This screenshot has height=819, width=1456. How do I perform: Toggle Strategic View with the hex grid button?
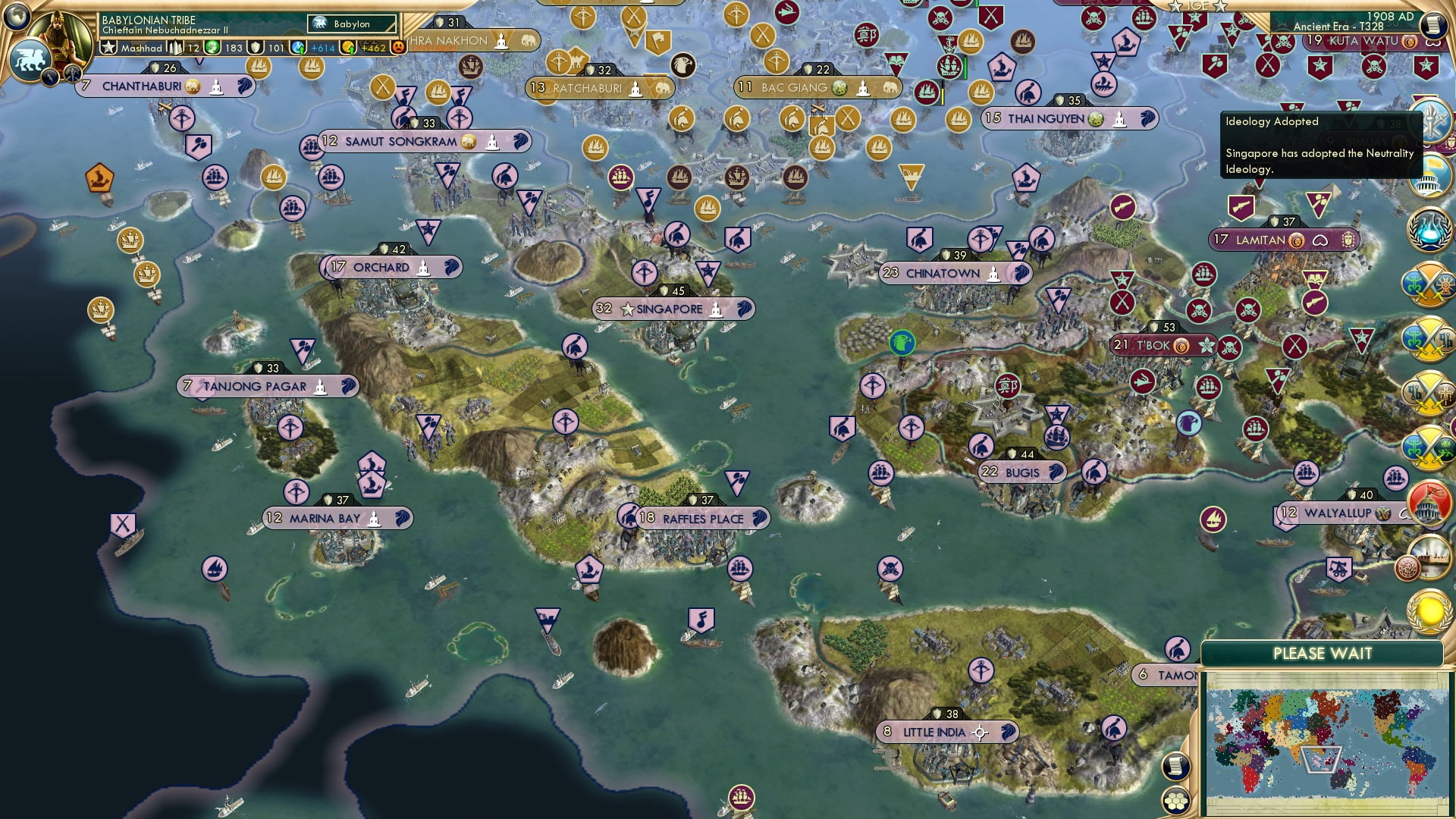point(1176,801)
